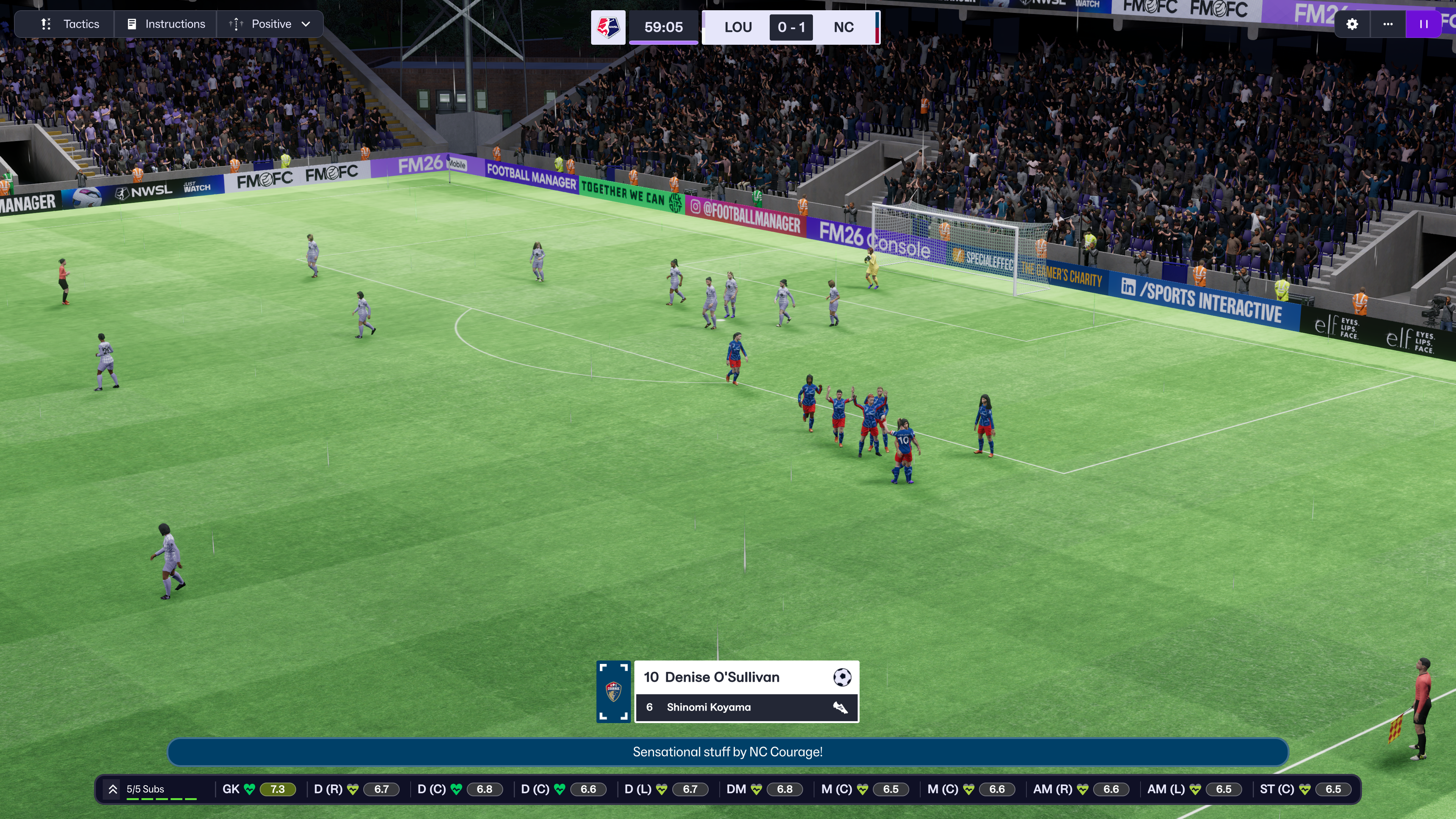Pause the match
Image resolution: width=1456 pixels, height=819 pixels.
click(1423, 24)
